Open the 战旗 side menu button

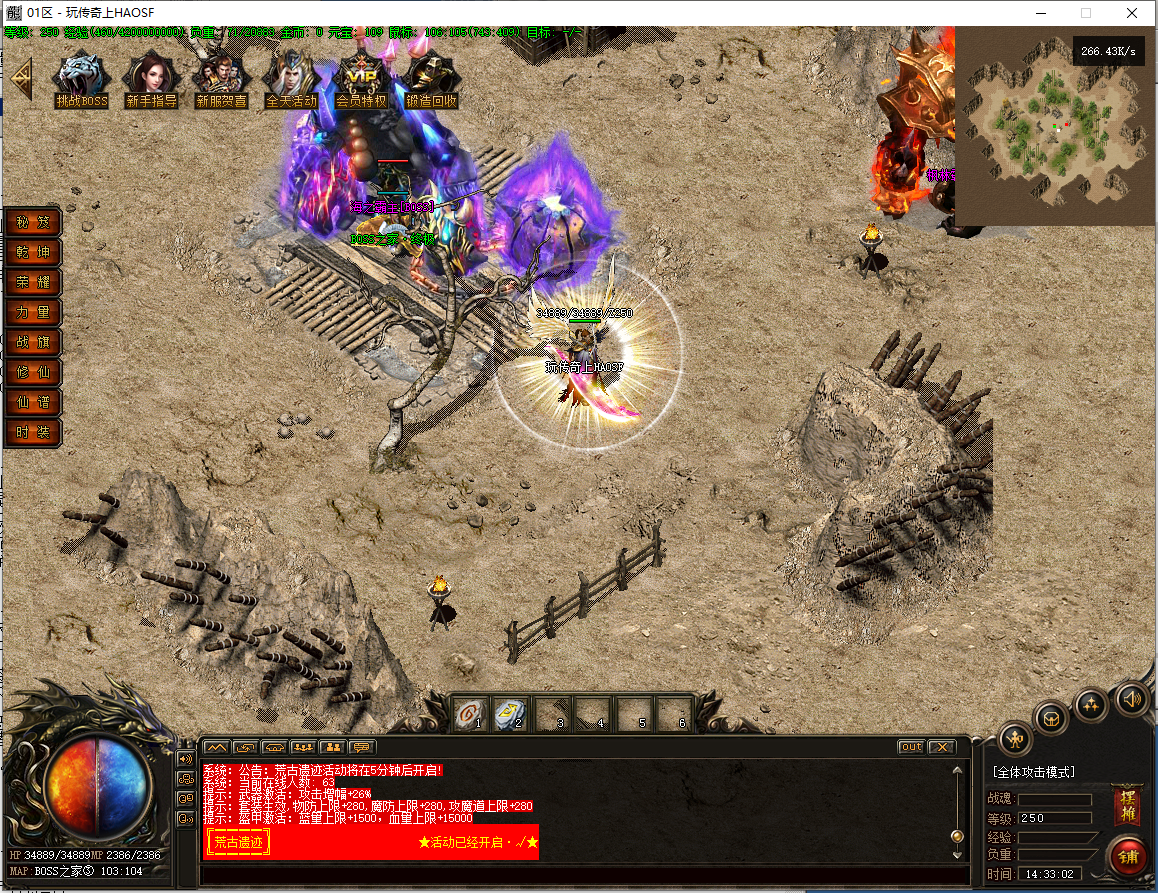pos(33,342)
